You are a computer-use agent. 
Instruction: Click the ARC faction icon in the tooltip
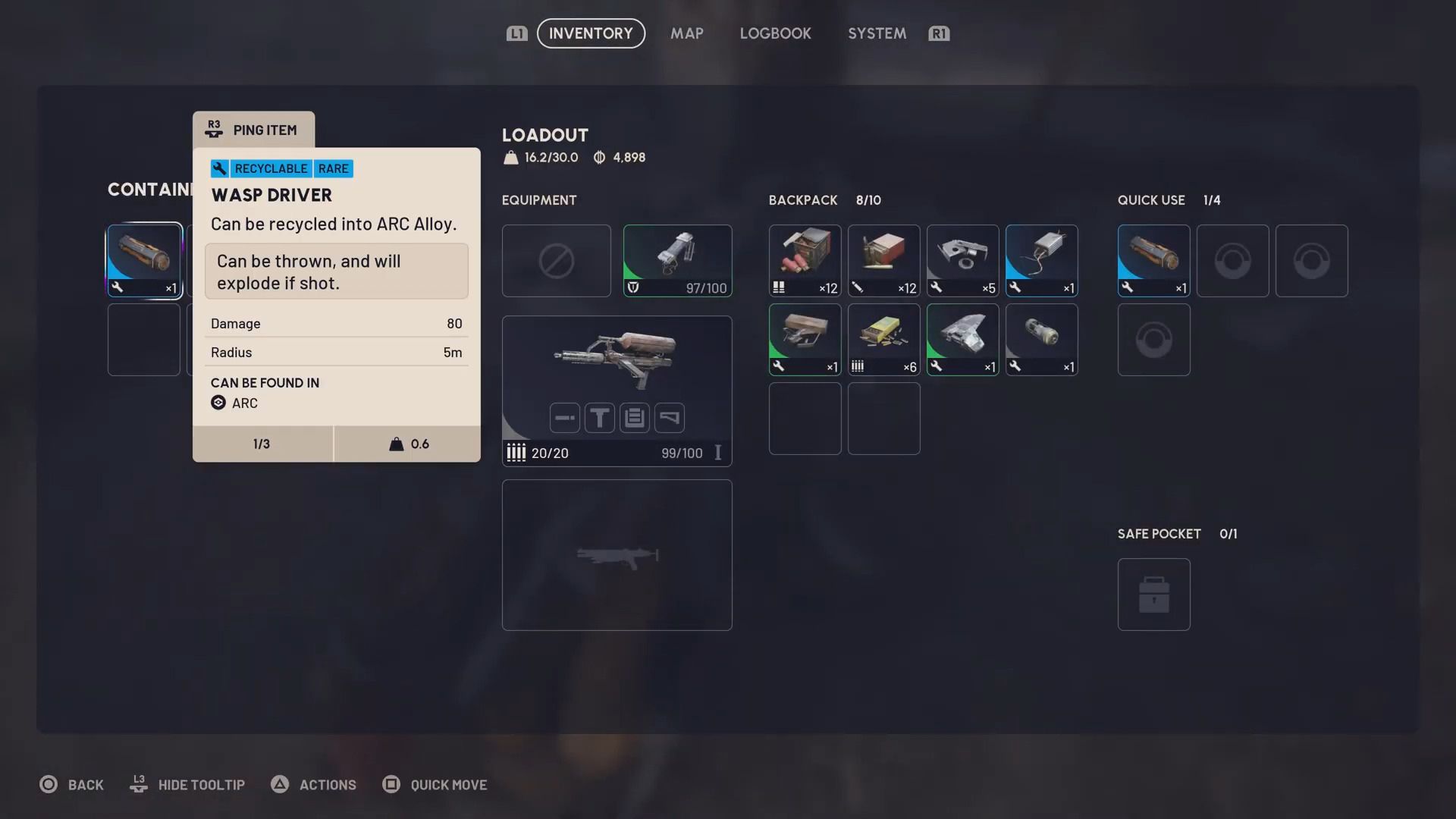(218, 403)
